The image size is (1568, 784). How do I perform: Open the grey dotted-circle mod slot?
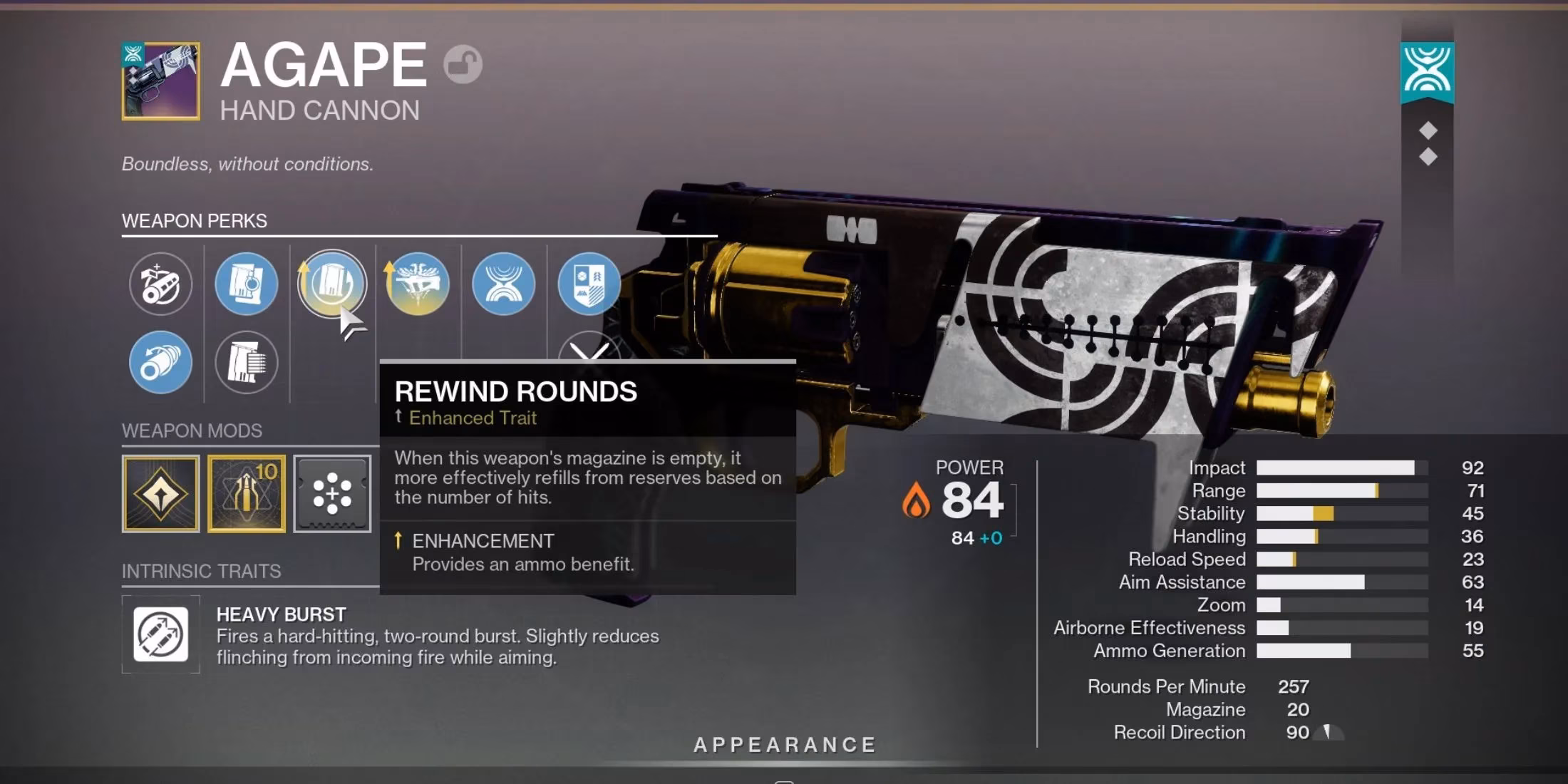[332, 494]
